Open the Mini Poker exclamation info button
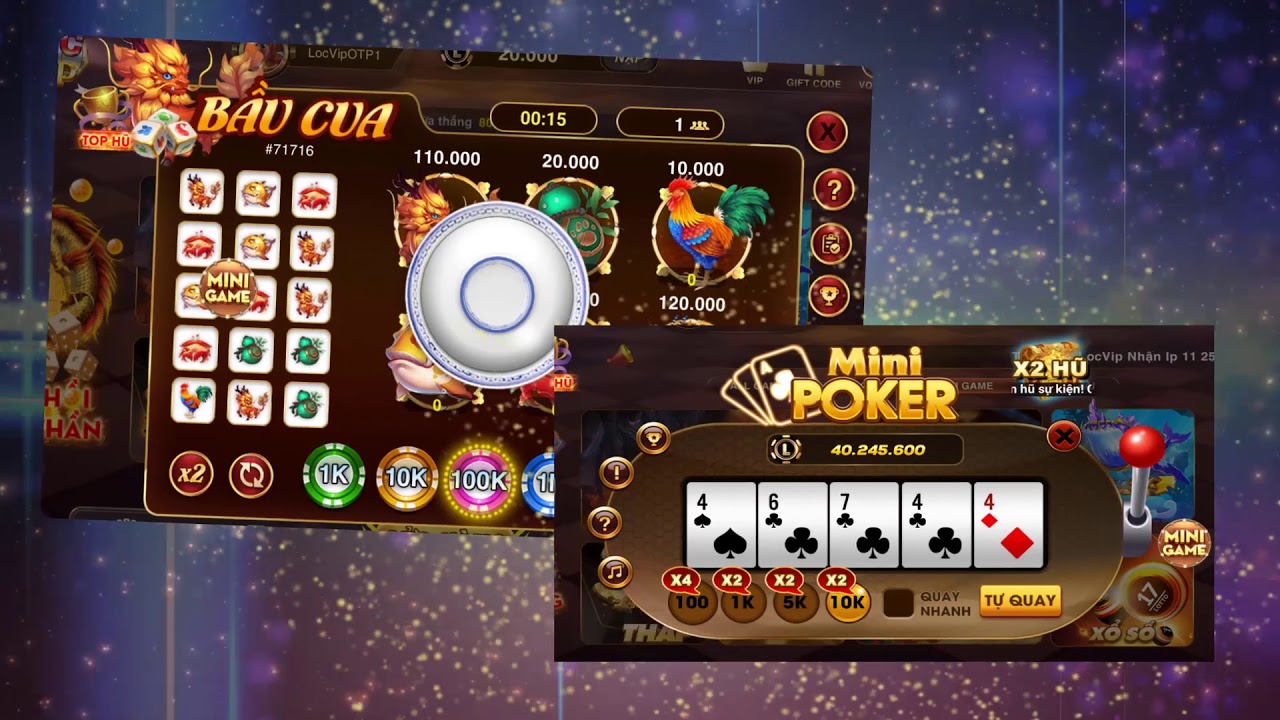 pos(615,472)
